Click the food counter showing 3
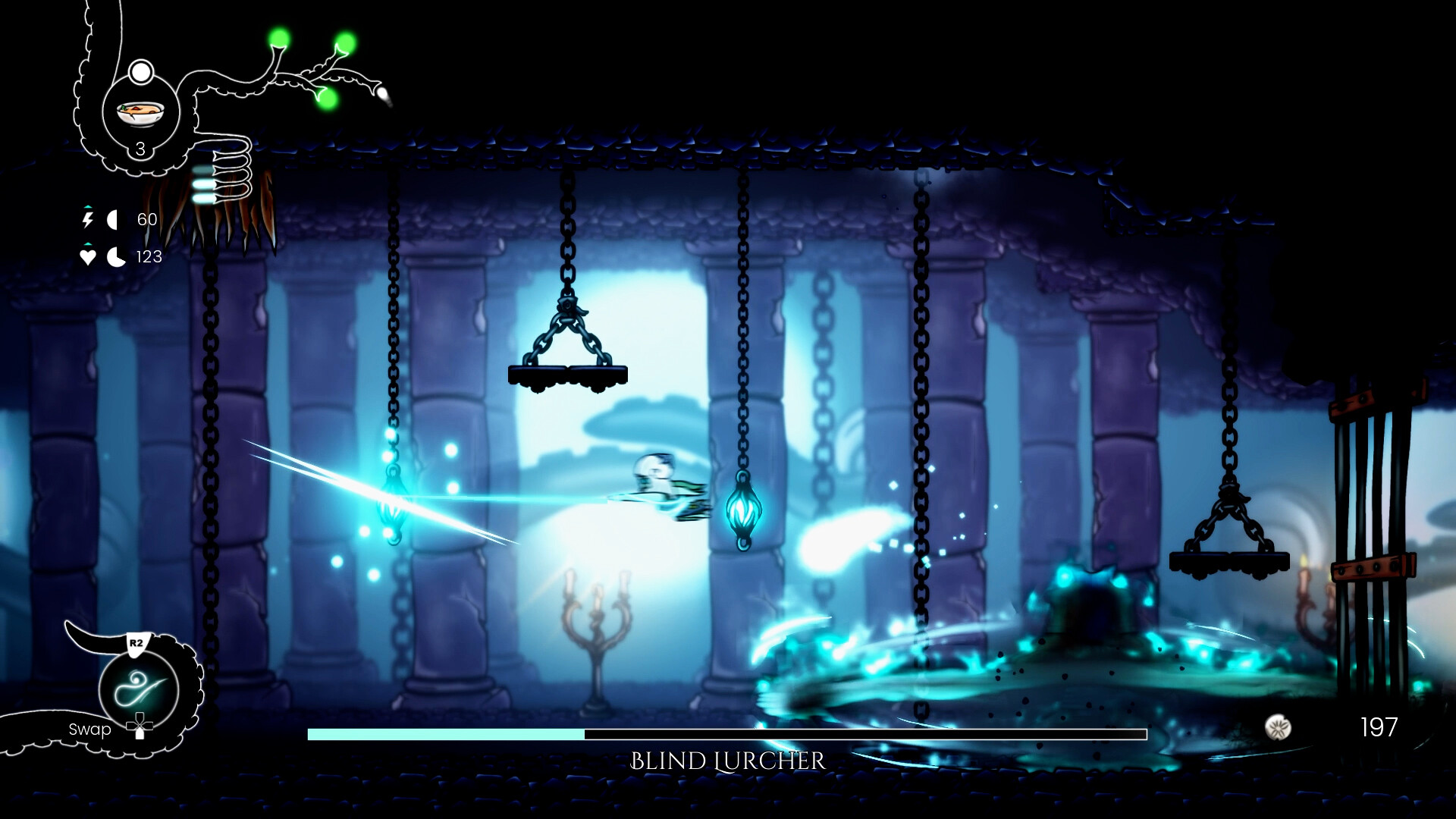Viewport: 1456px width, 819px height. [x=140, y=149]
